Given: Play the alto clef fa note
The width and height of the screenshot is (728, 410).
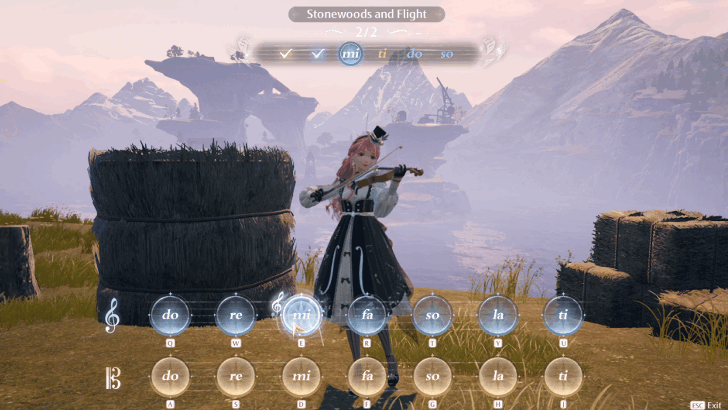Looking at the screenshot, I should 367,377.
